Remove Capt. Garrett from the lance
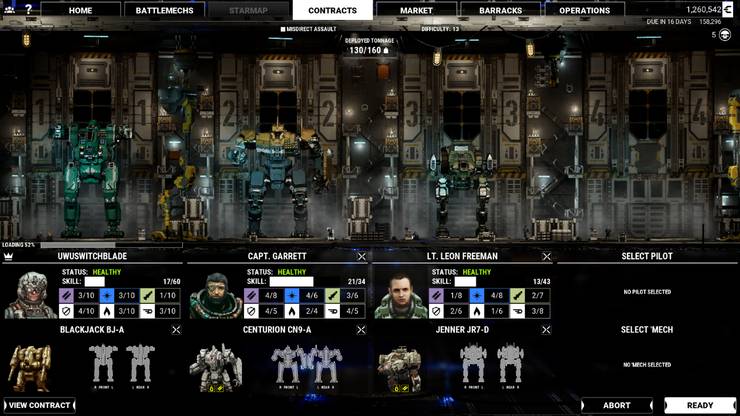 tap(362, 256)
